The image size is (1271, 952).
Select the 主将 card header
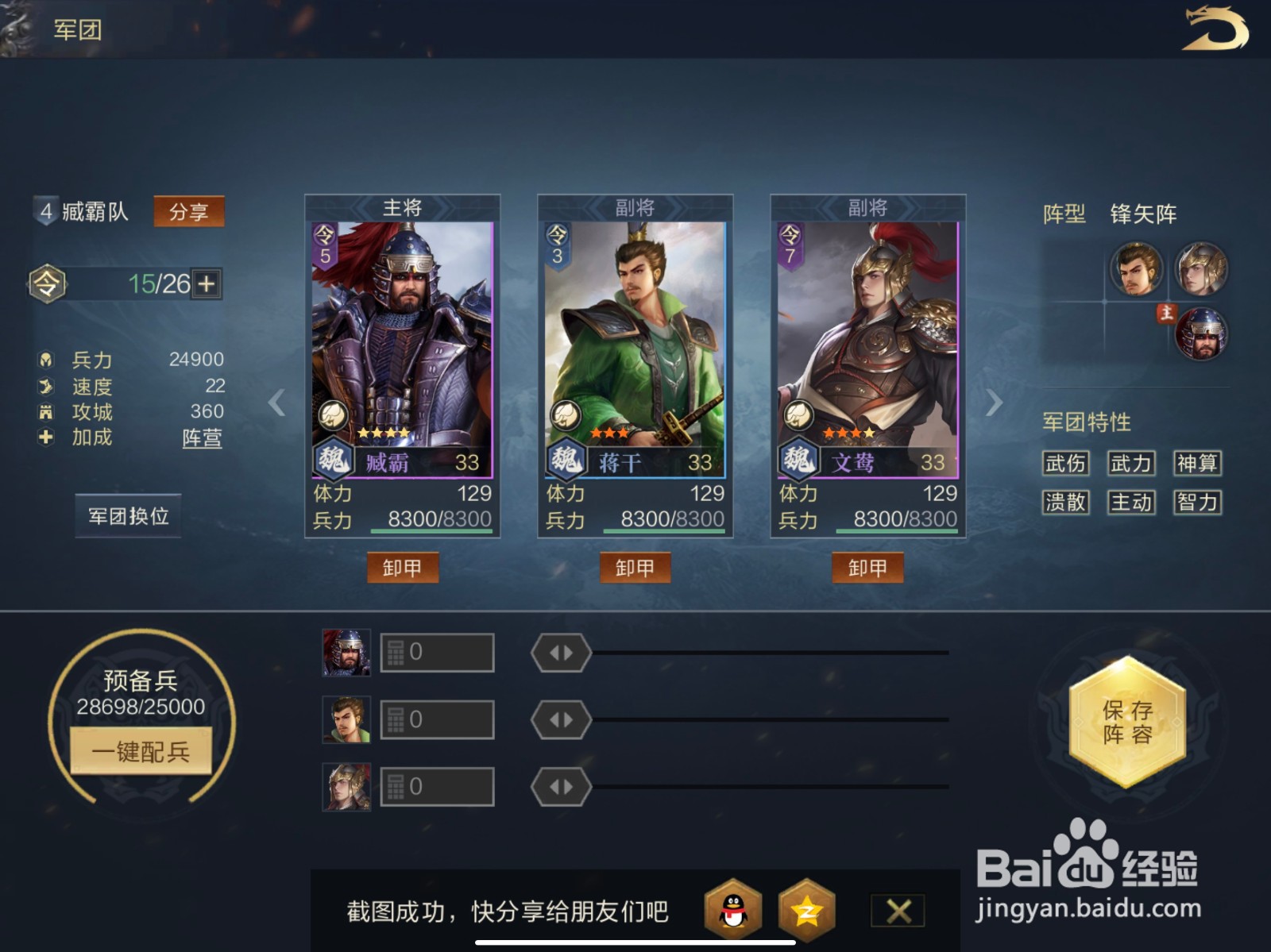[x=403, y=206]
